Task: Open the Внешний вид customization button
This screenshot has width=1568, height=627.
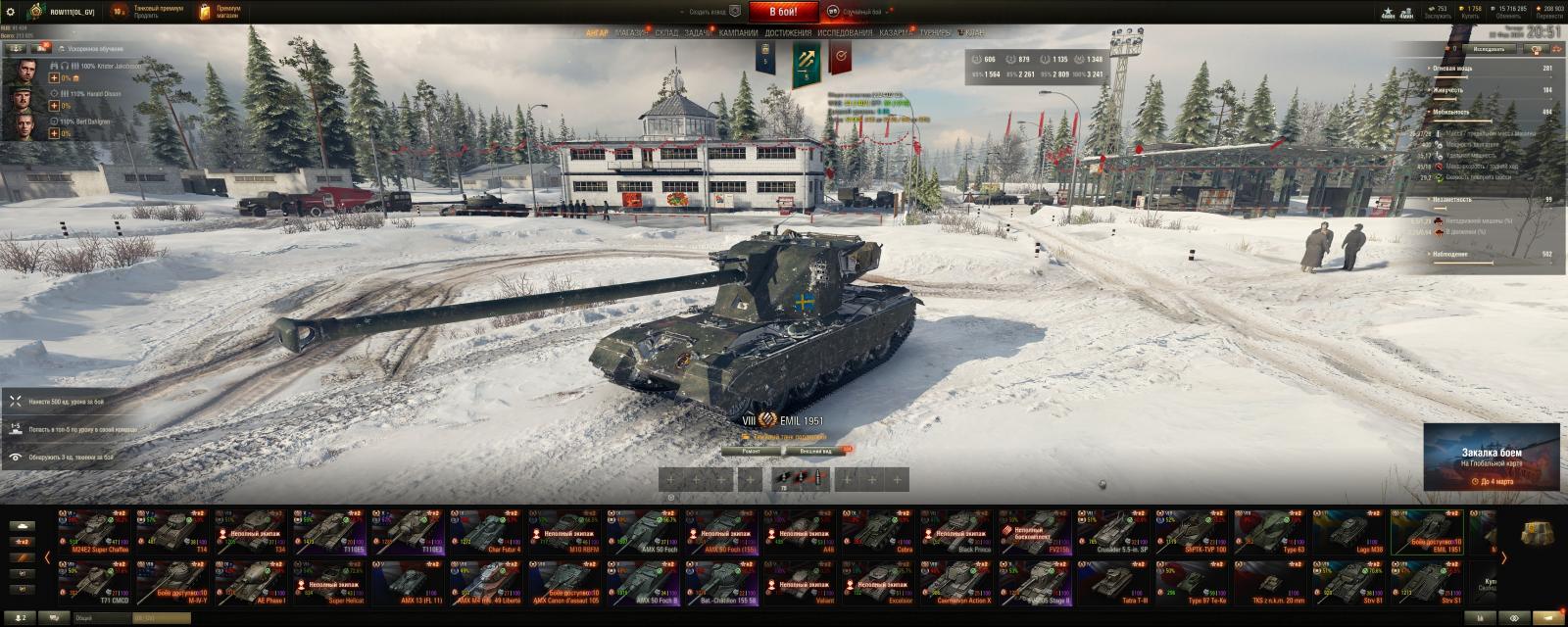Action: pos(816,451)
